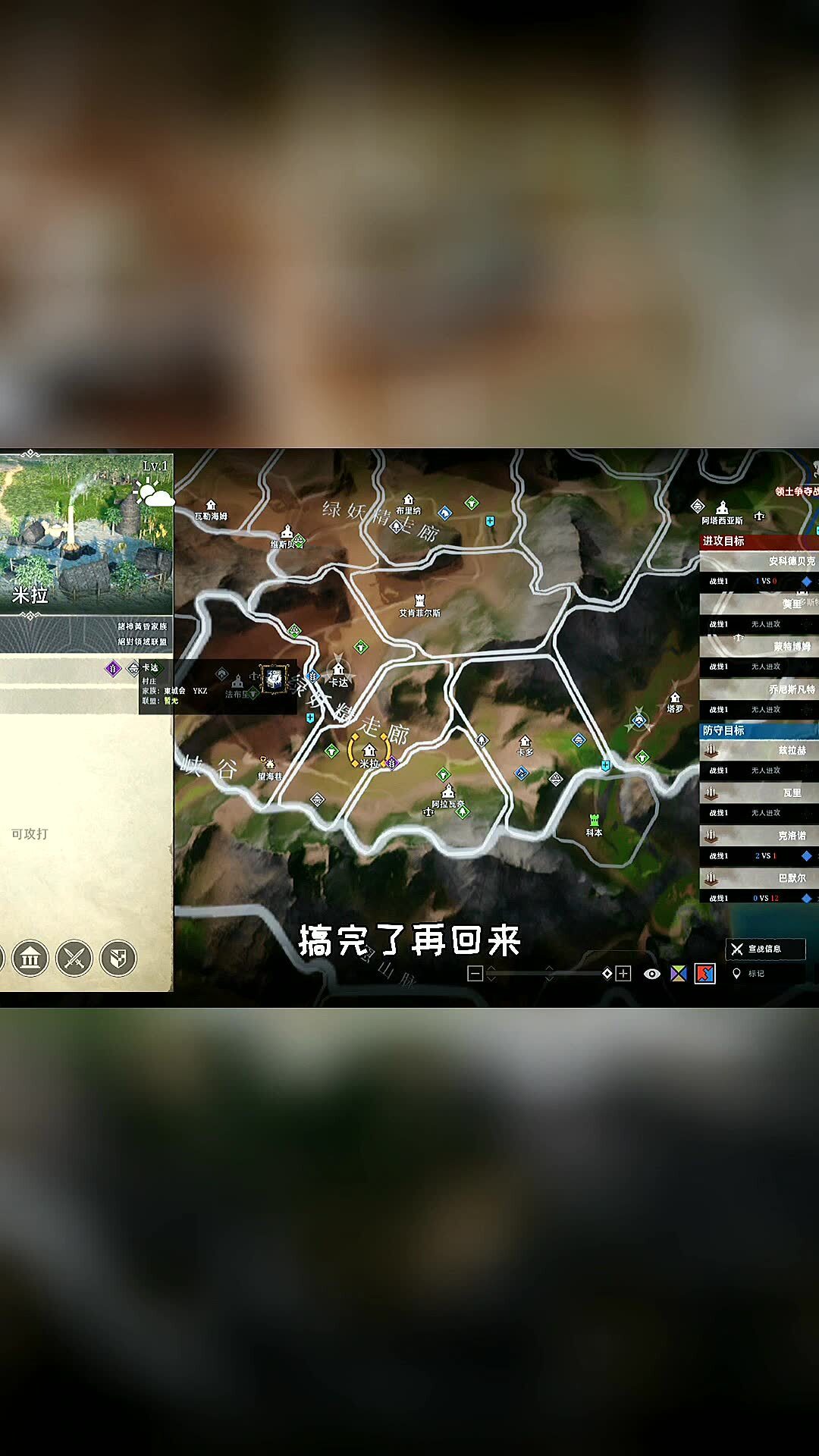Click the crossed swords attack icon
The height and width of the screenshot is (1456, 819).
pyautogui.click(x=74, y=959)
